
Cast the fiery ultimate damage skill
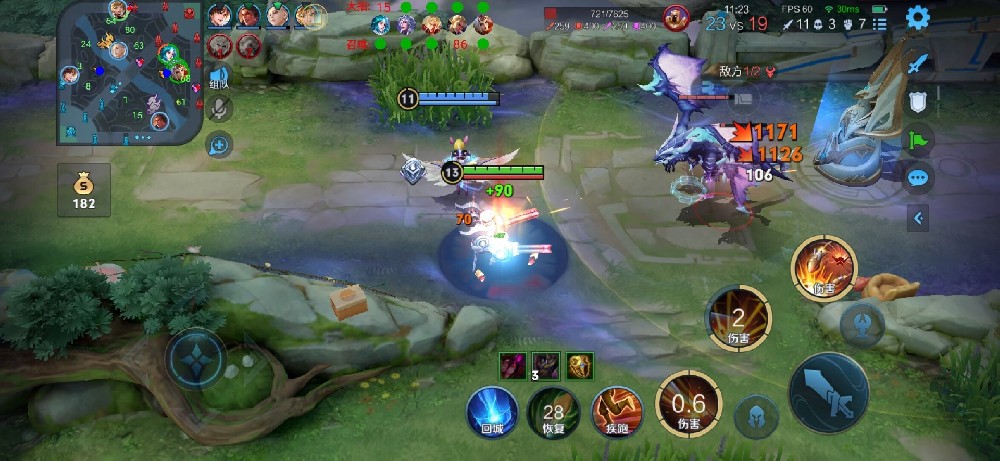coord(824,268)
